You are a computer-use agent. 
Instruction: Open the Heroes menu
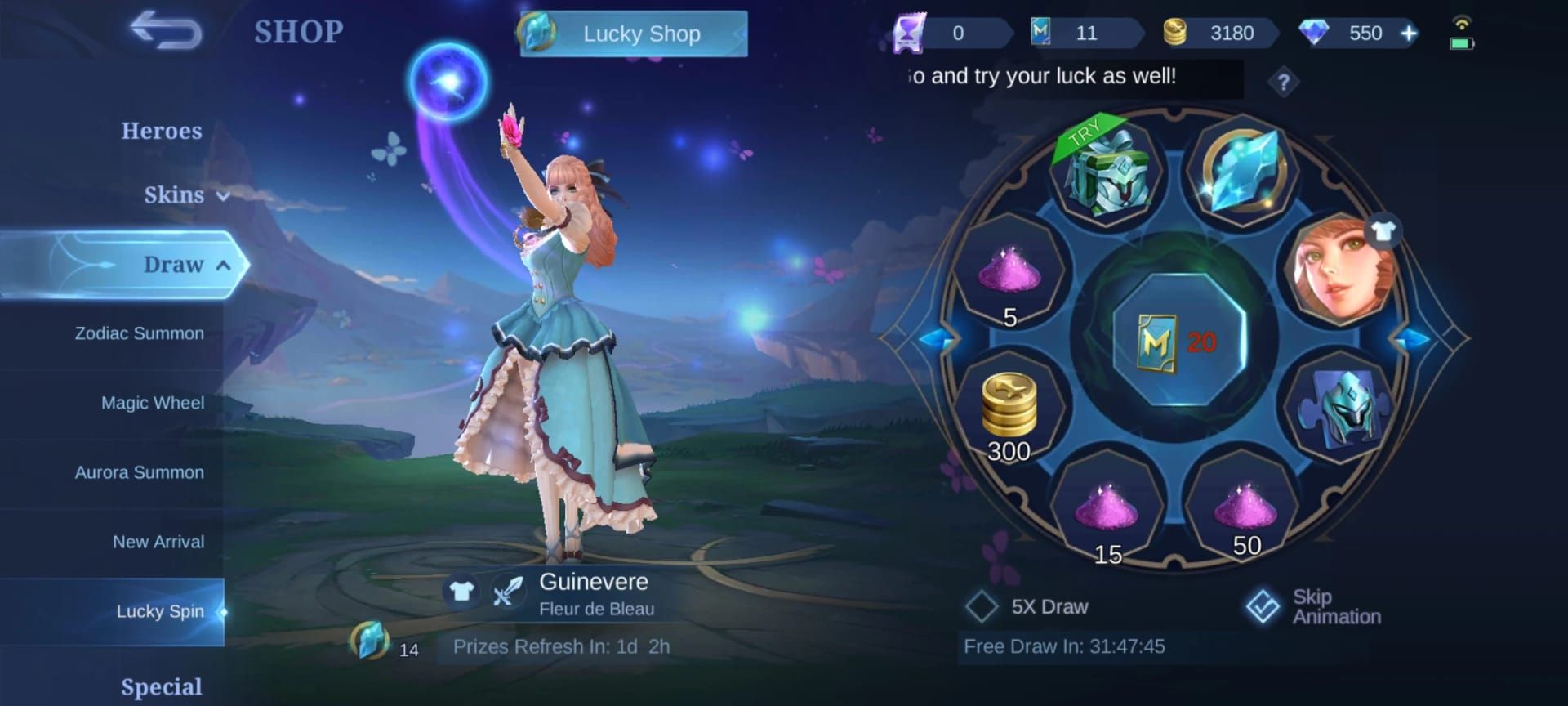point(163,131)
